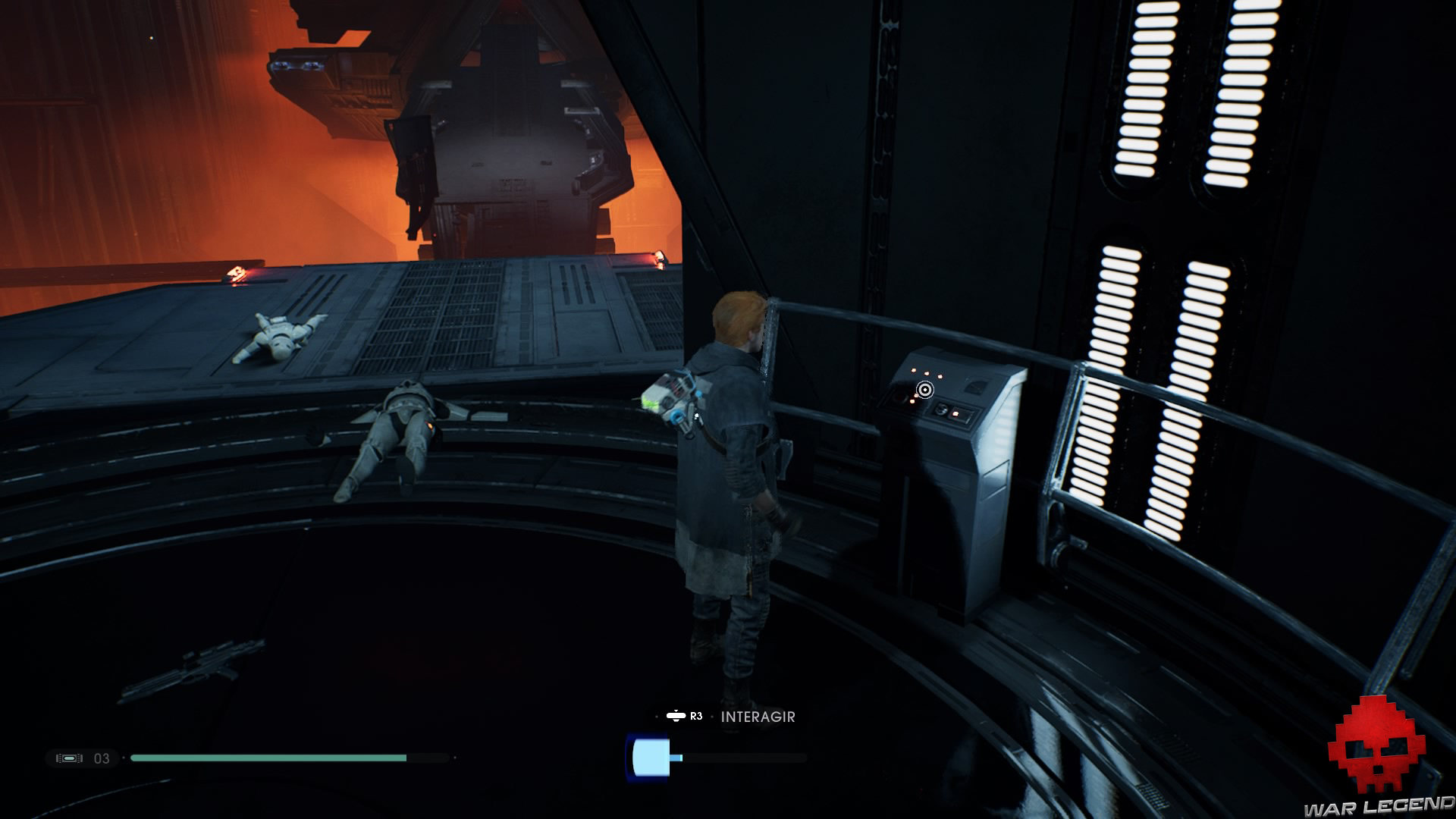Activate the leftmost blinking light on the console top
The image size is (1456, 819).
pyautogui.click(x=913, y=370)
